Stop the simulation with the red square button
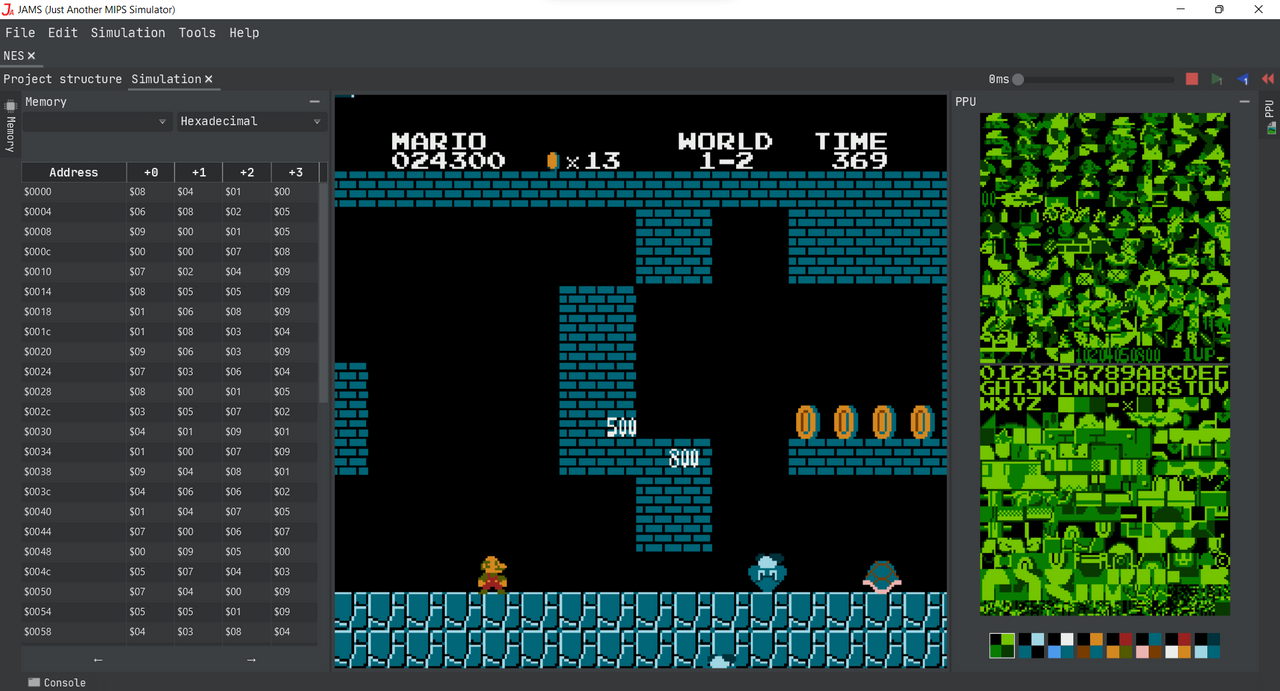 [x=1192, y=79]
